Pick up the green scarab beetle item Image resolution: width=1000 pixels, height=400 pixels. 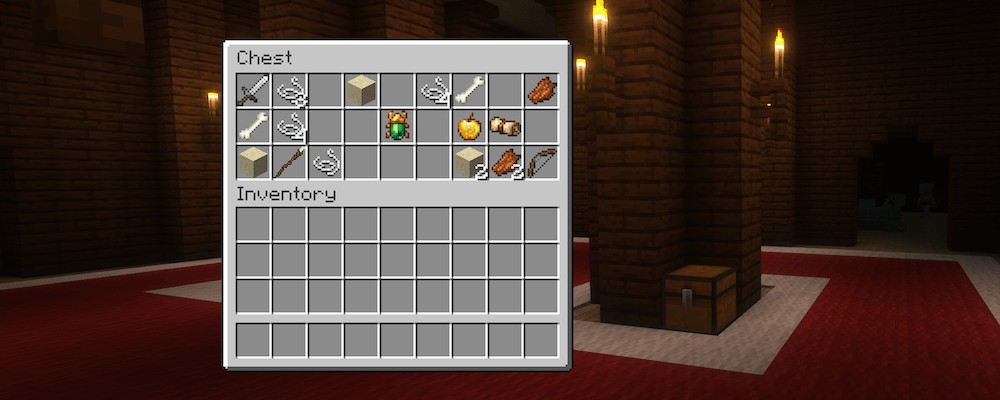397,126
